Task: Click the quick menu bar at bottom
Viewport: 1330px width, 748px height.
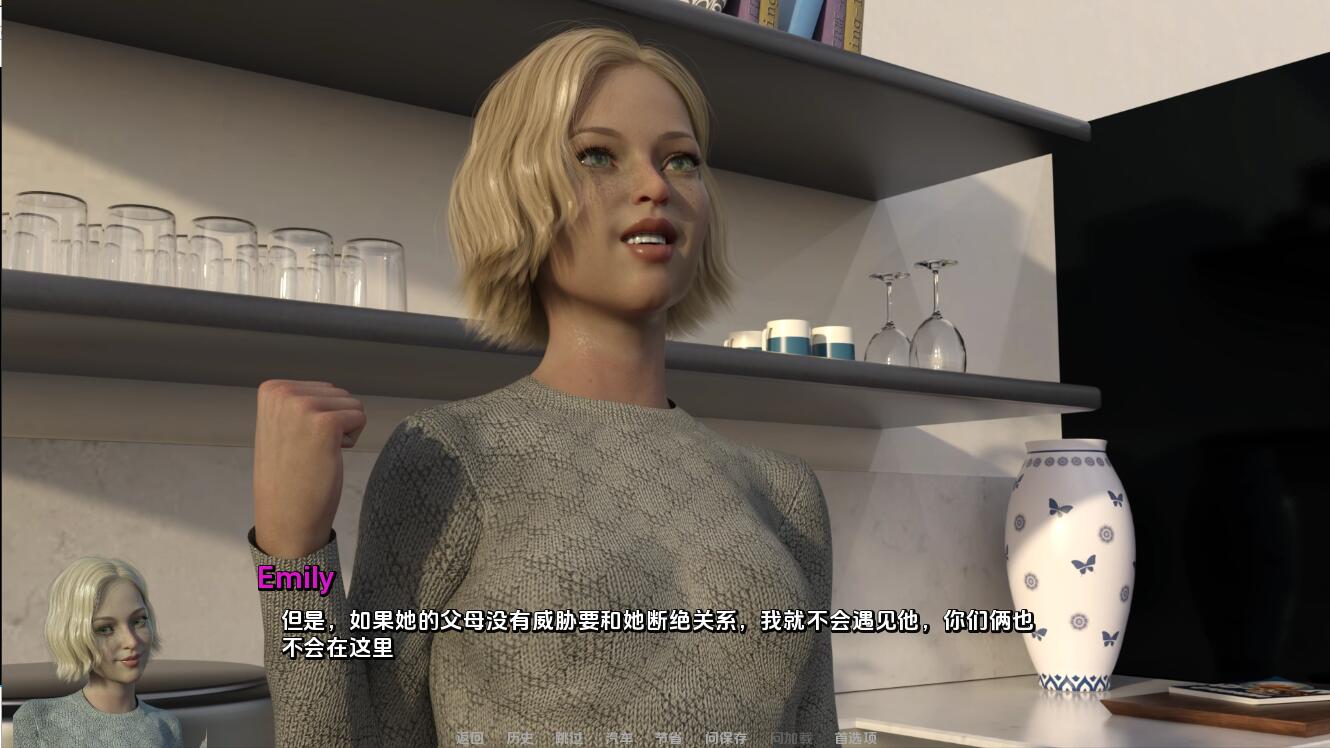Action: coord(665,738)
